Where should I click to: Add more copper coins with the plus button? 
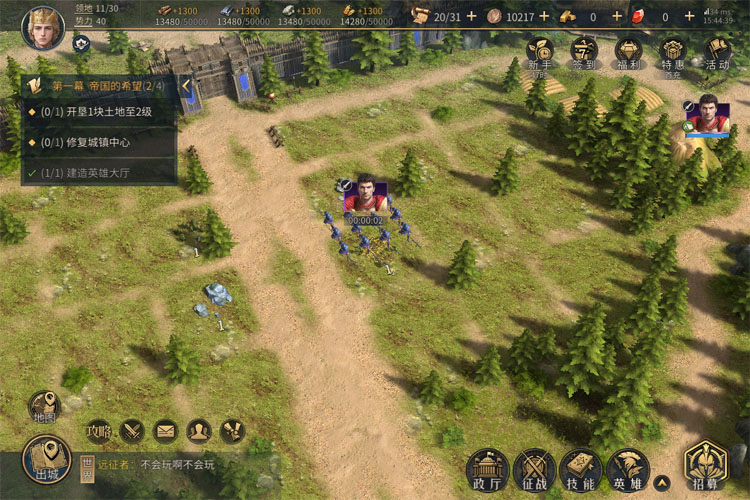pos(545,16)
